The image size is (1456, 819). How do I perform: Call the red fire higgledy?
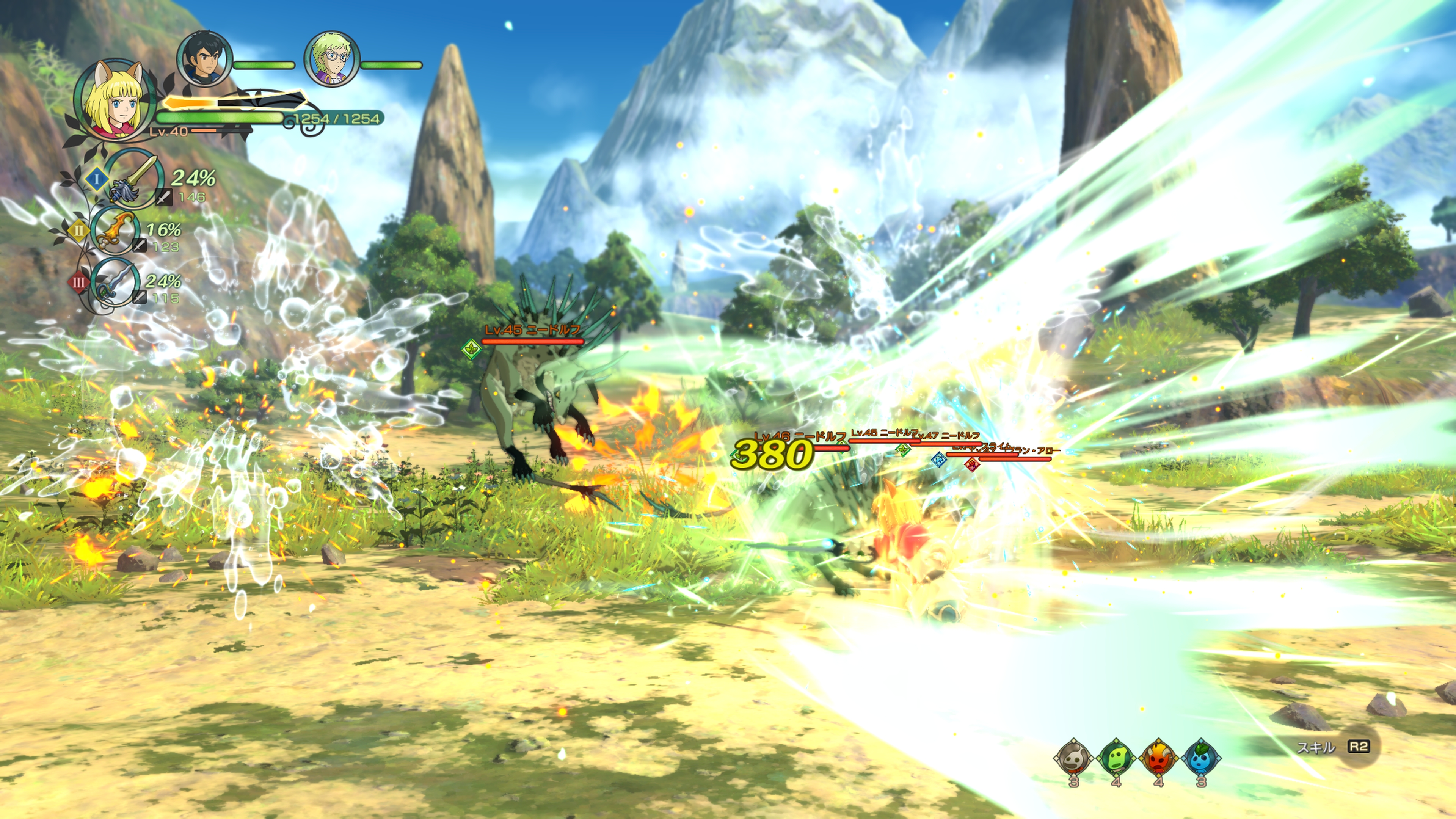click(1158, 758)
